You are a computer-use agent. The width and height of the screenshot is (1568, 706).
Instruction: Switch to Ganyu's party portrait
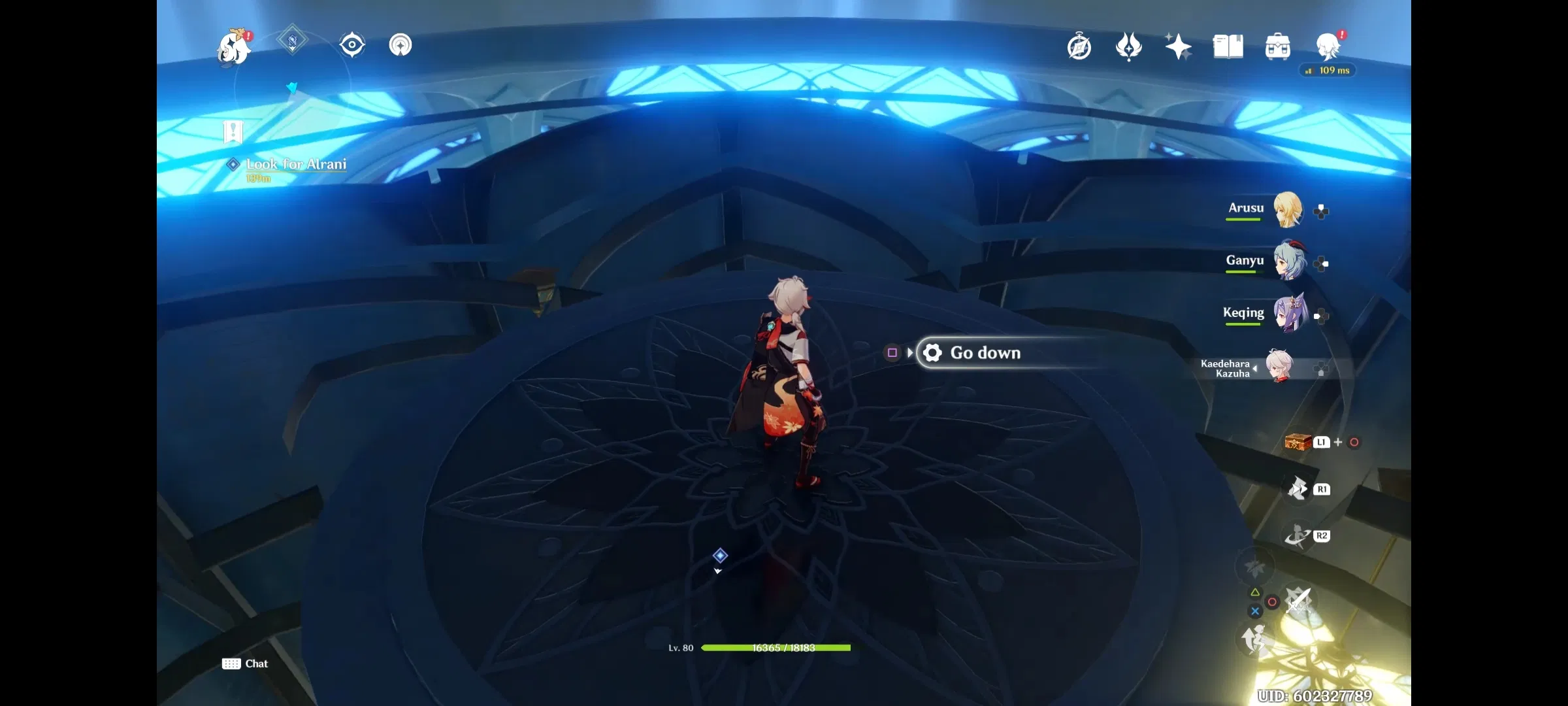click(x=1289, y=261)
